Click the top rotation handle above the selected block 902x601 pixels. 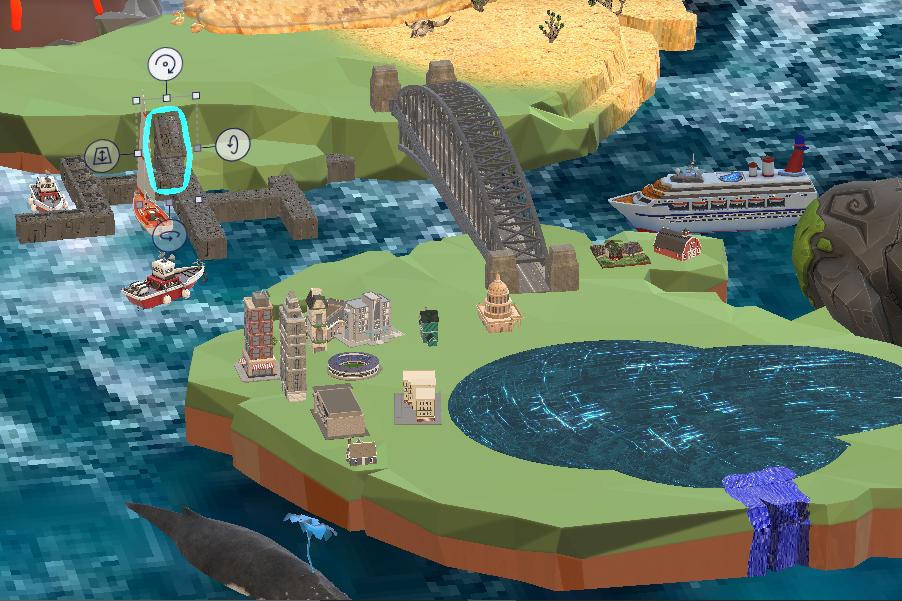tap(166, 66)
